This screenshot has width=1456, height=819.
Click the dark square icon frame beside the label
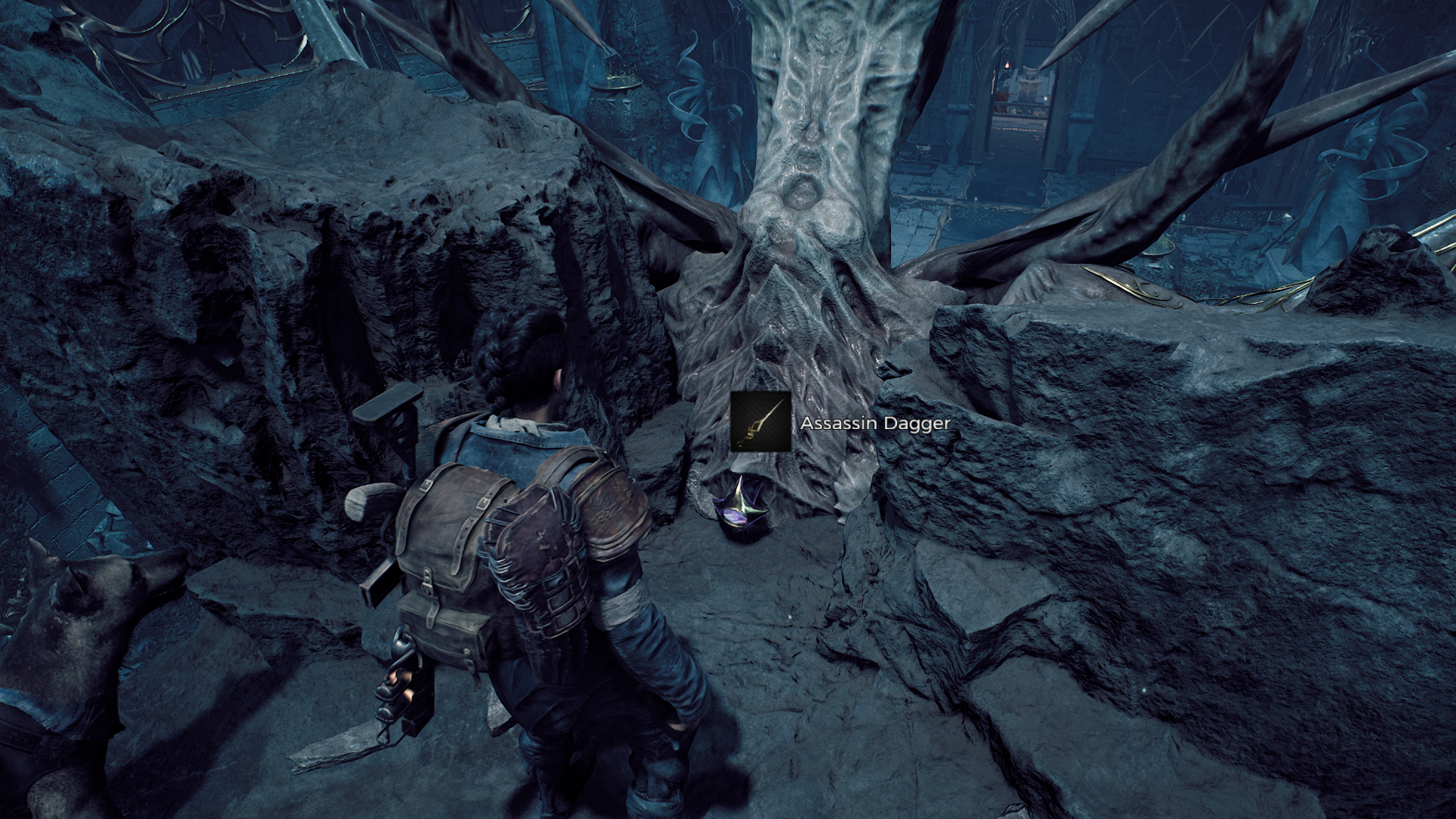[x=761, y=420]
